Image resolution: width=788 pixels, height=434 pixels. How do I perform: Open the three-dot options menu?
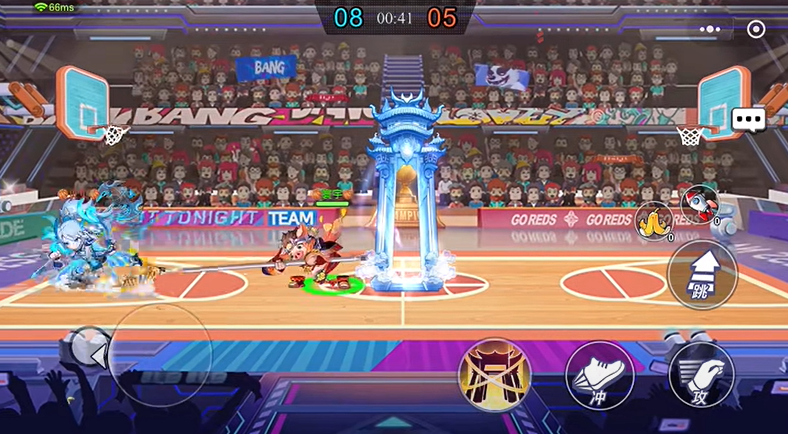(710, 29)
